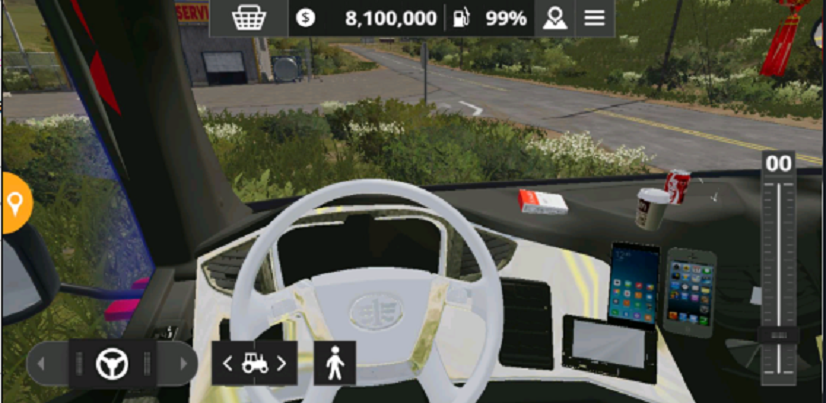The height and width of the screenshot is (403, 826).
Task: Open the shop basket icon
Action: point(248,18)
